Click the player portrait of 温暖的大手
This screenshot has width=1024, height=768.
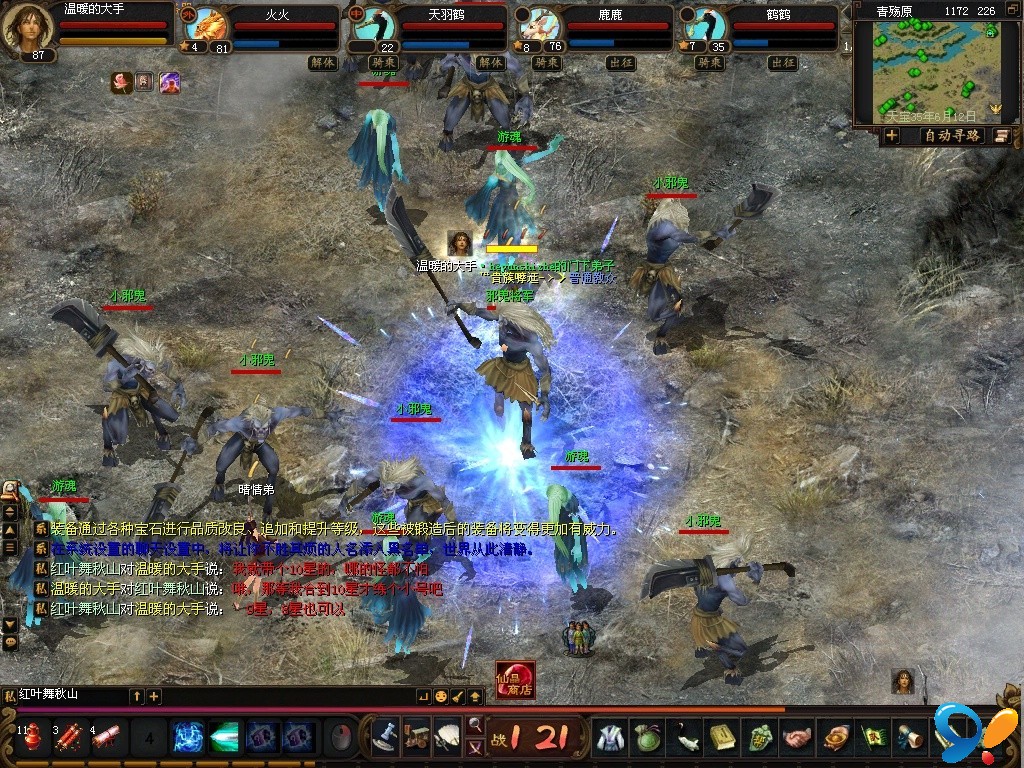[26, 28]
